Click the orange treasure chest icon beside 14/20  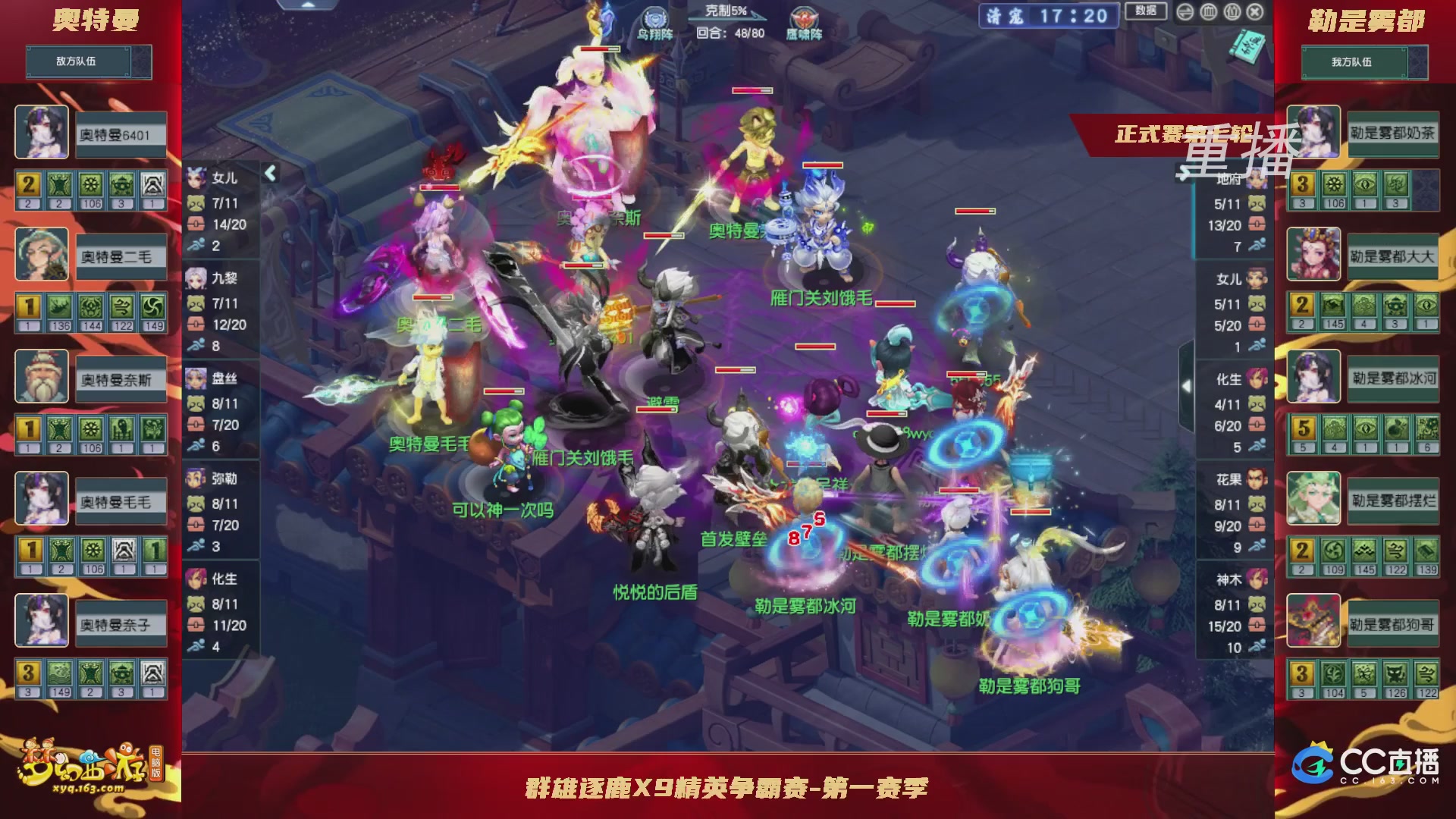(x=196, y=224)
